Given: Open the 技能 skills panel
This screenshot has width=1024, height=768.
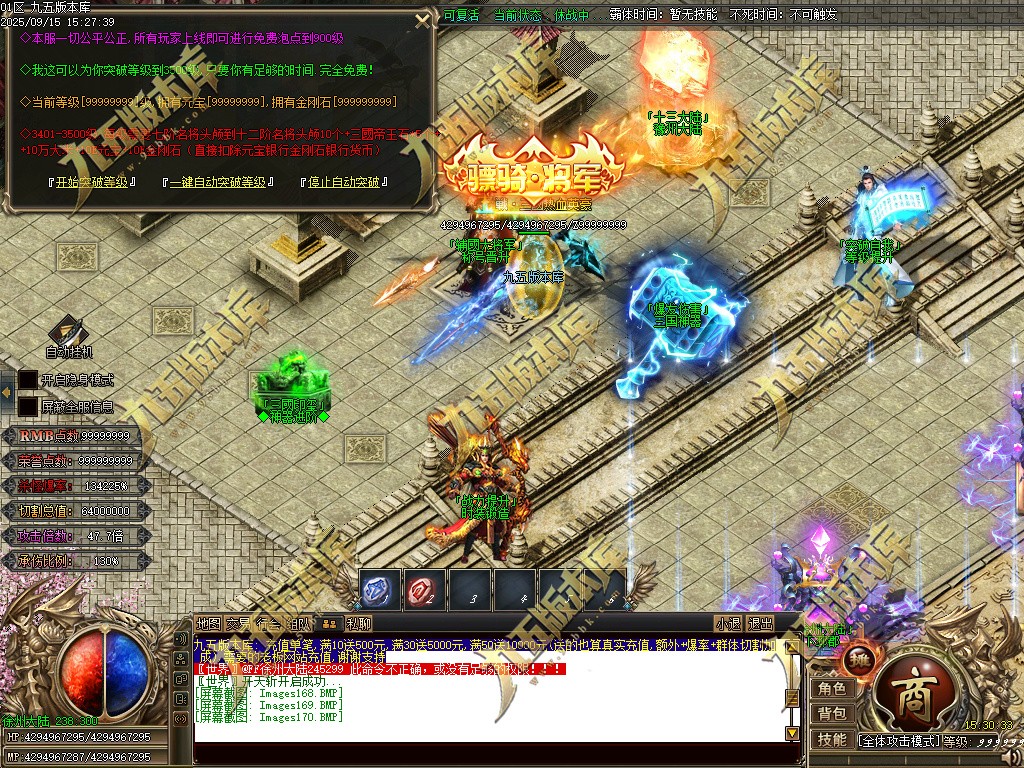Looking at the screenshot, I should click(832, 740).
